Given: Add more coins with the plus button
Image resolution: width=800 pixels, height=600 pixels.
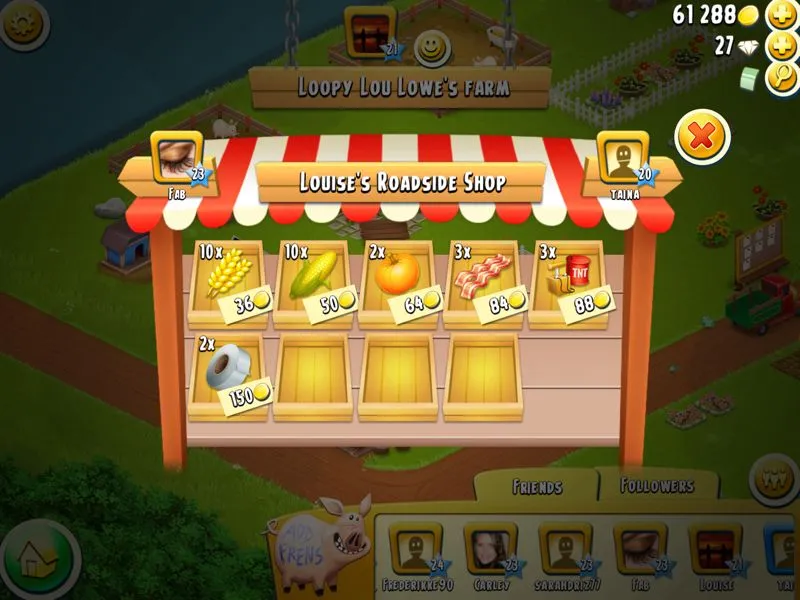Looking at the screenshot, I should [781, 15].
